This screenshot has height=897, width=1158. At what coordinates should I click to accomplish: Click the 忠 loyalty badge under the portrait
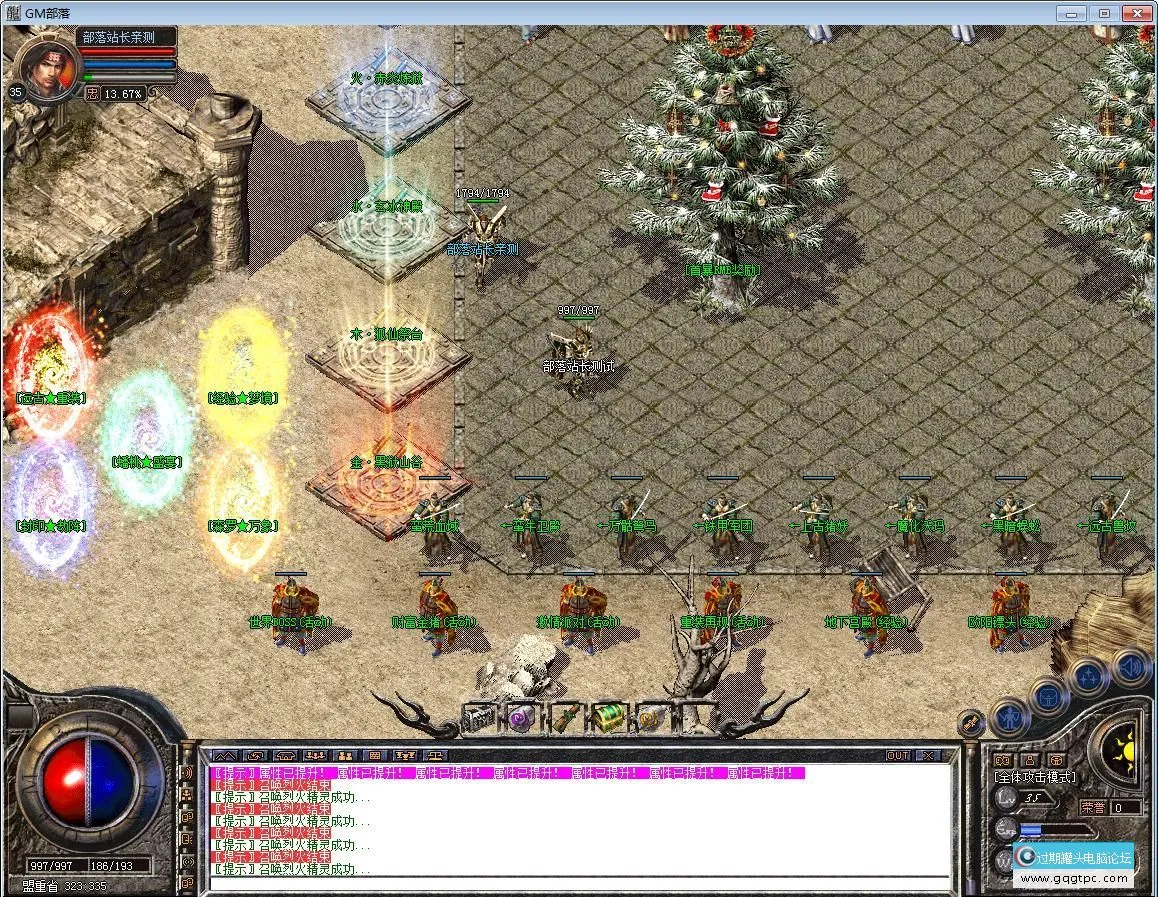92,93
